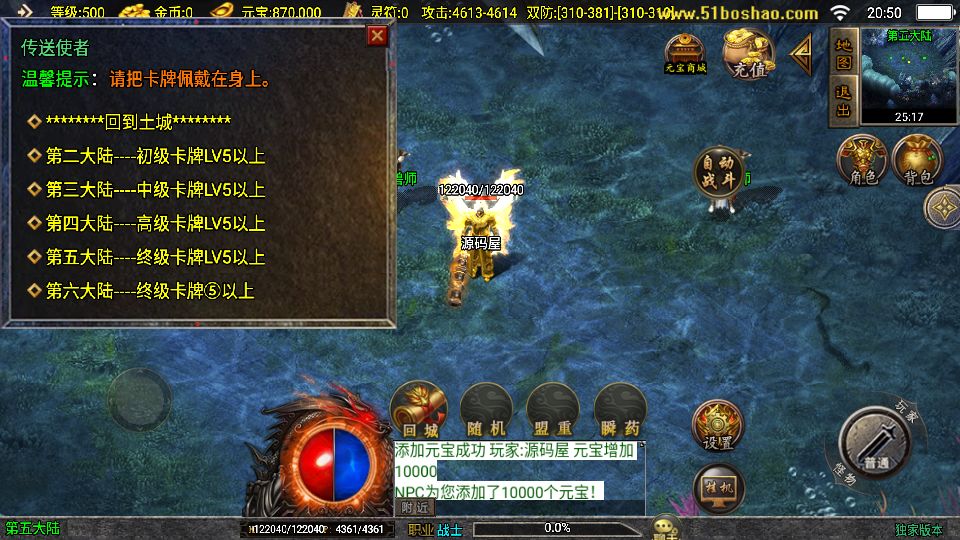This screenshot has width=960, height=540.
Task: Select teleport to 第二大陆
Action: click(155, 156)
